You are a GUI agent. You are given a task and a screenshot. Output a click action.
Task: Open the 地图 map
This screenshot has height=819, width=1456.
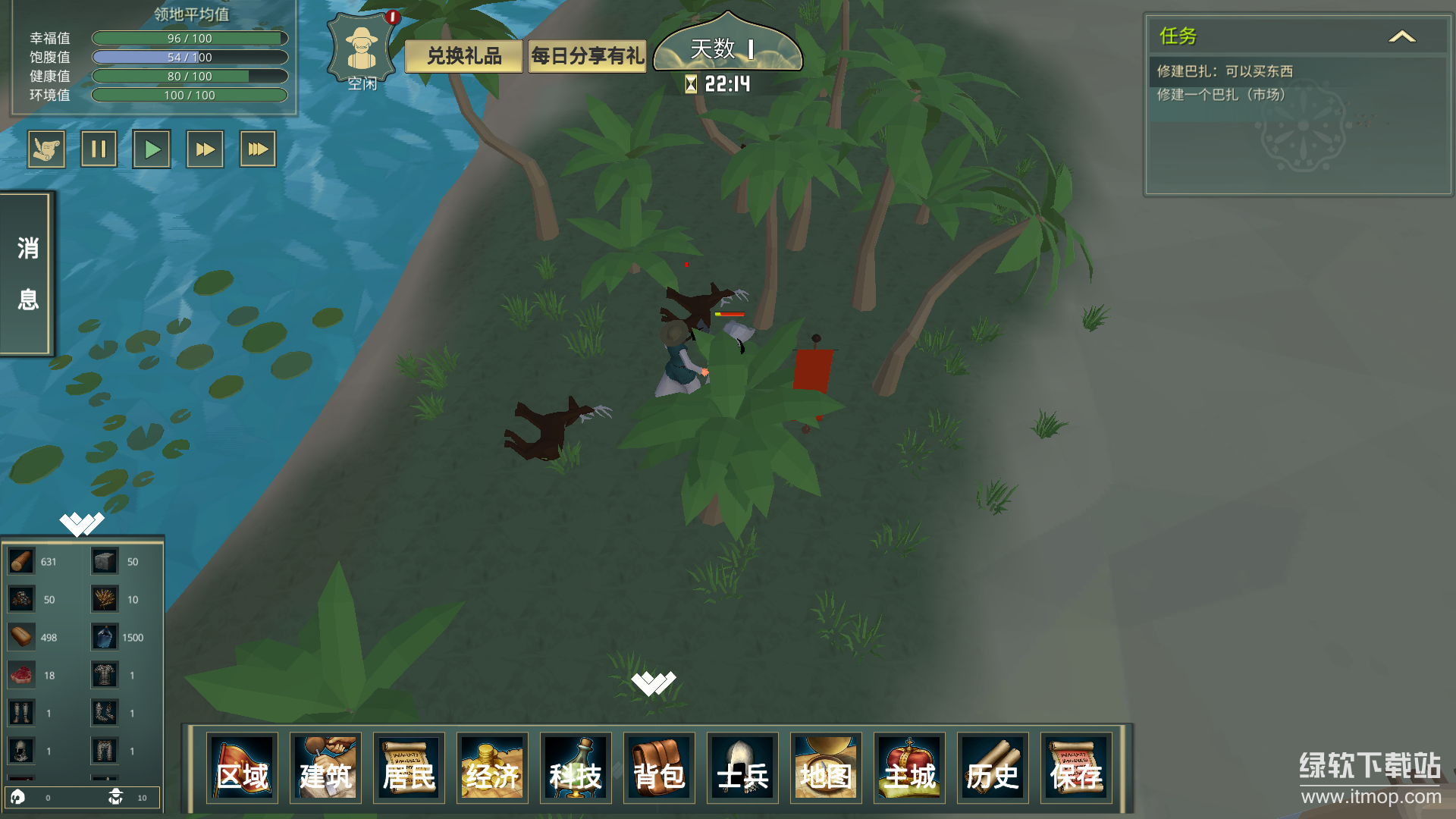(826, 767)
